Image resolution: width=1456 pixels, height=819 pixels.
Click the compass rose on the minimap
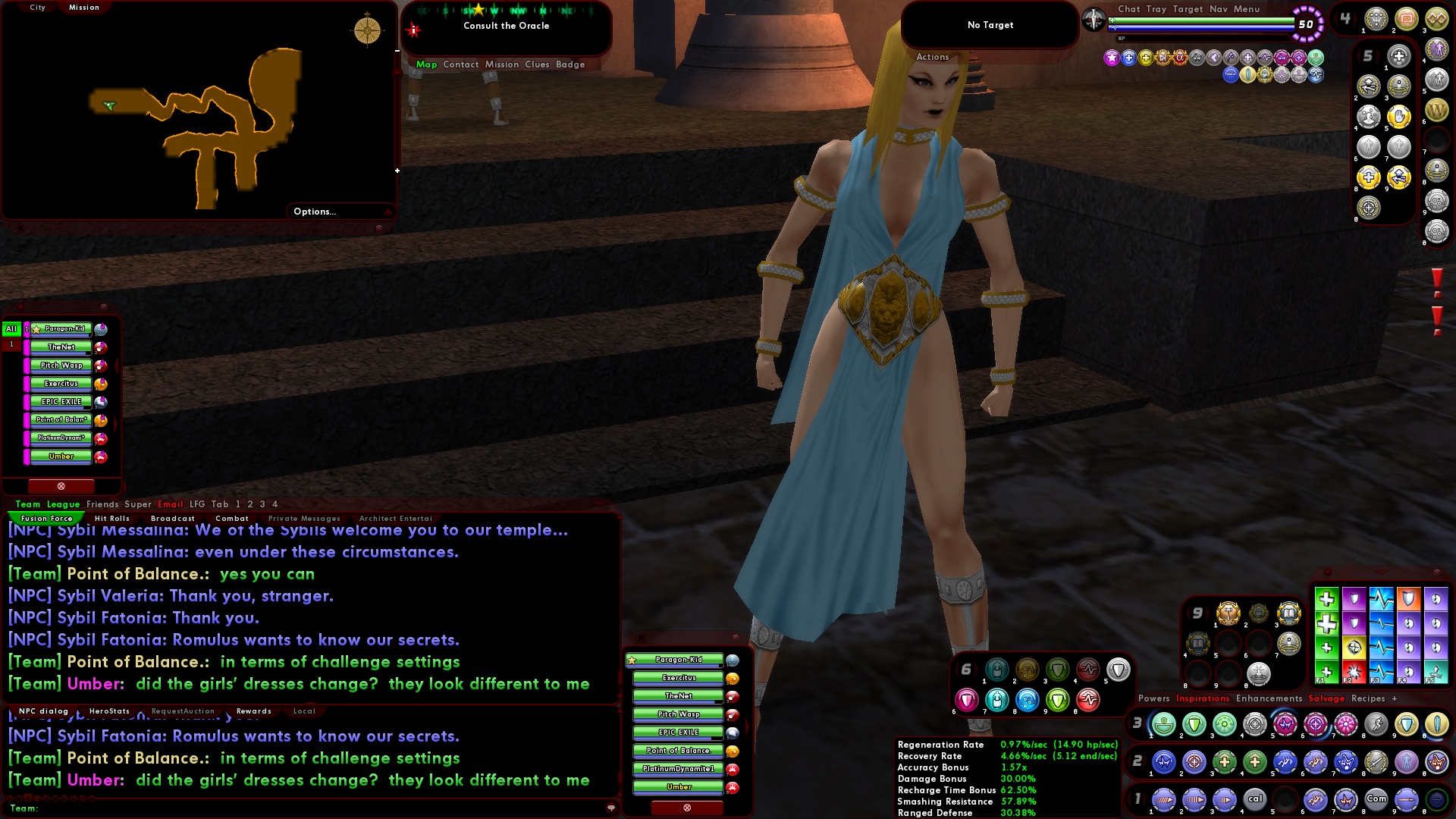[x=366, y=30]
